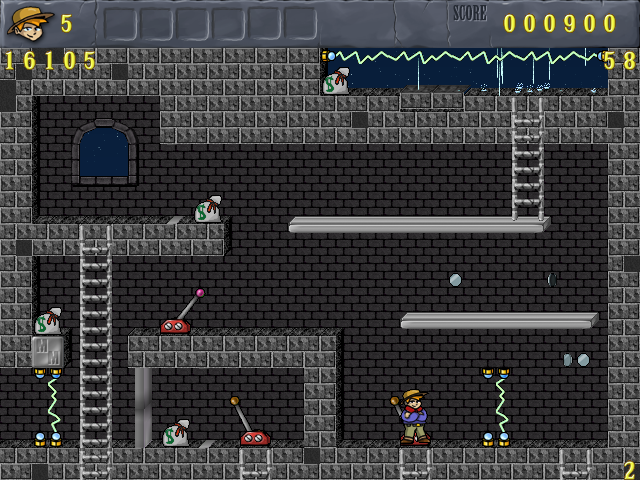640x480 pixels.
Task: Click the player portrait lives icon
Action: 30,22
